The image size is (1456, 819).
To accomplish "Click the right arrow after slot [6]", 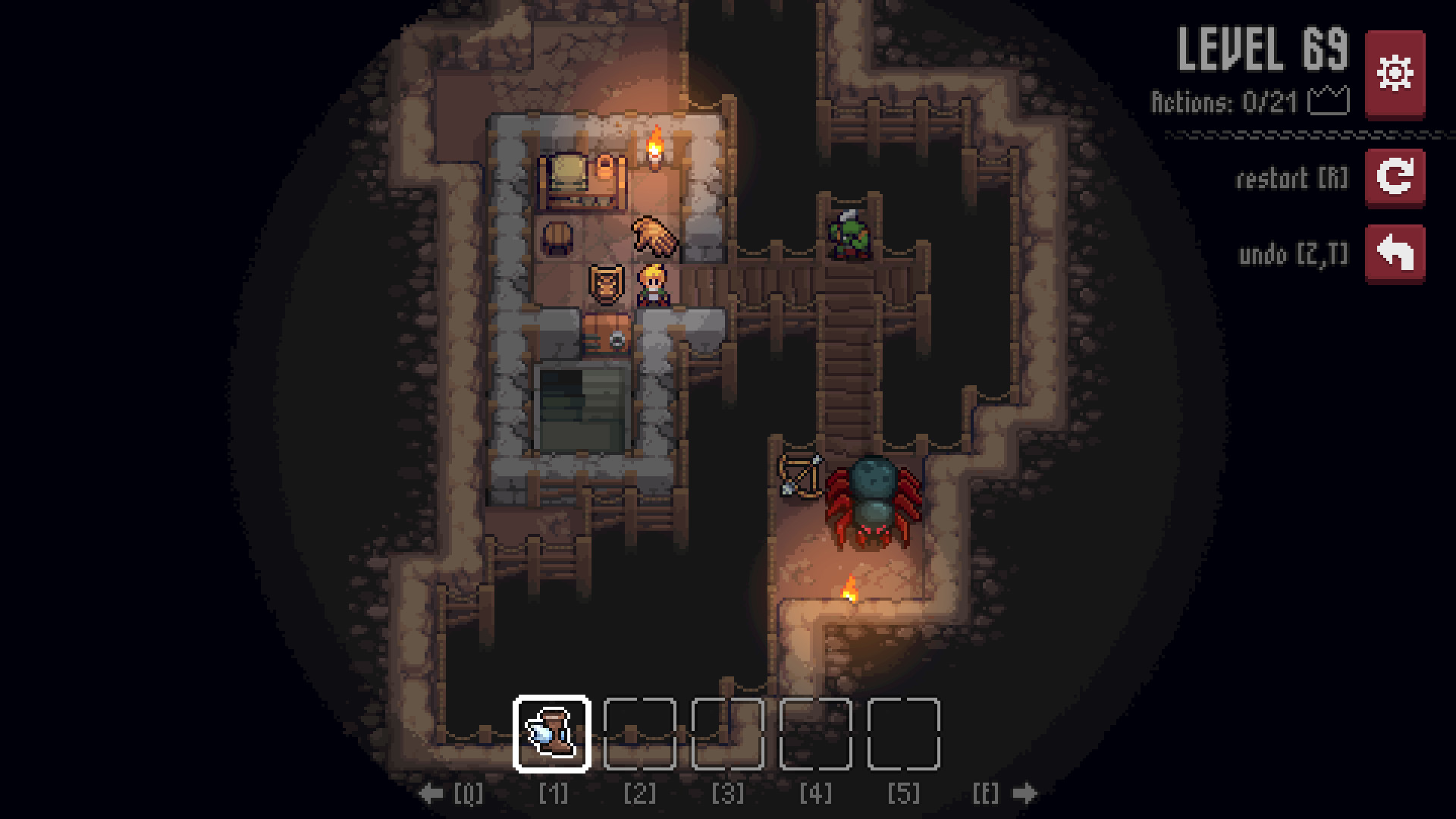I will click(x=1024, y=793).
